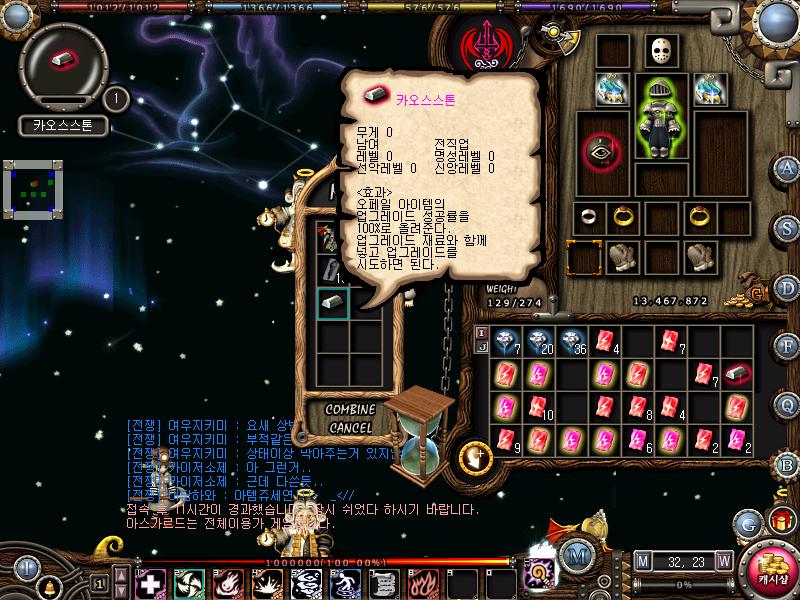Click the round F side button
Image resolution: width=800 pixels, height=600 pixels.
[x=786, y=345]
